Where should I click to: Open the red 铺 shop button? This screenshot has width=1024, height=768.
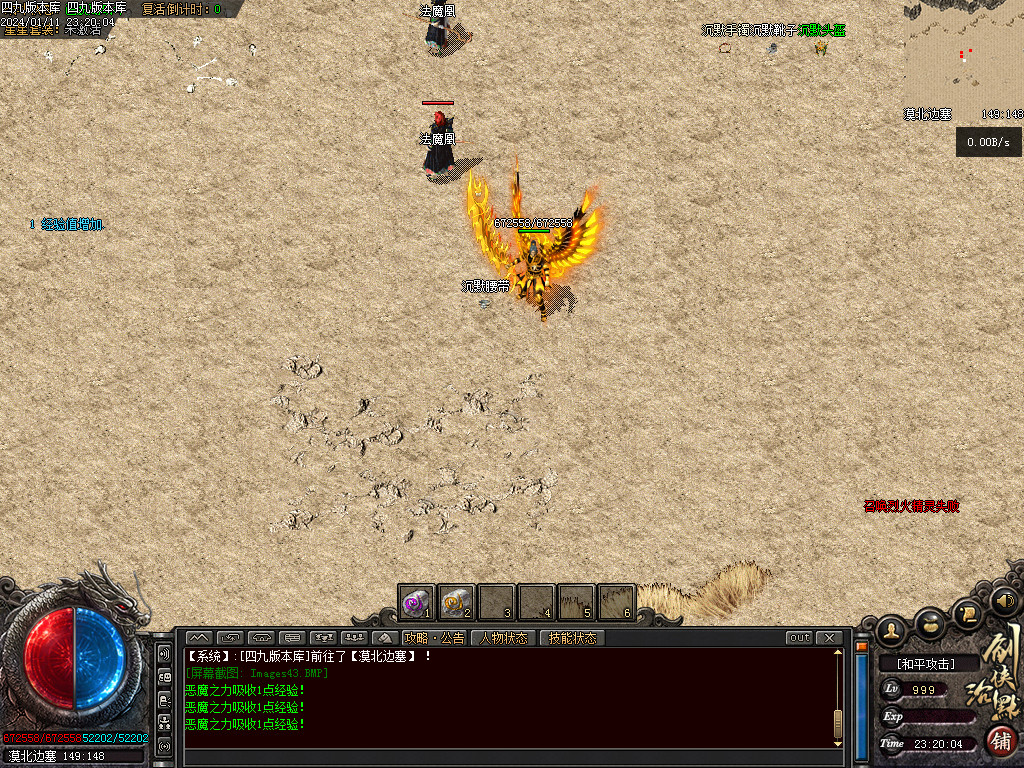point(998,741)
